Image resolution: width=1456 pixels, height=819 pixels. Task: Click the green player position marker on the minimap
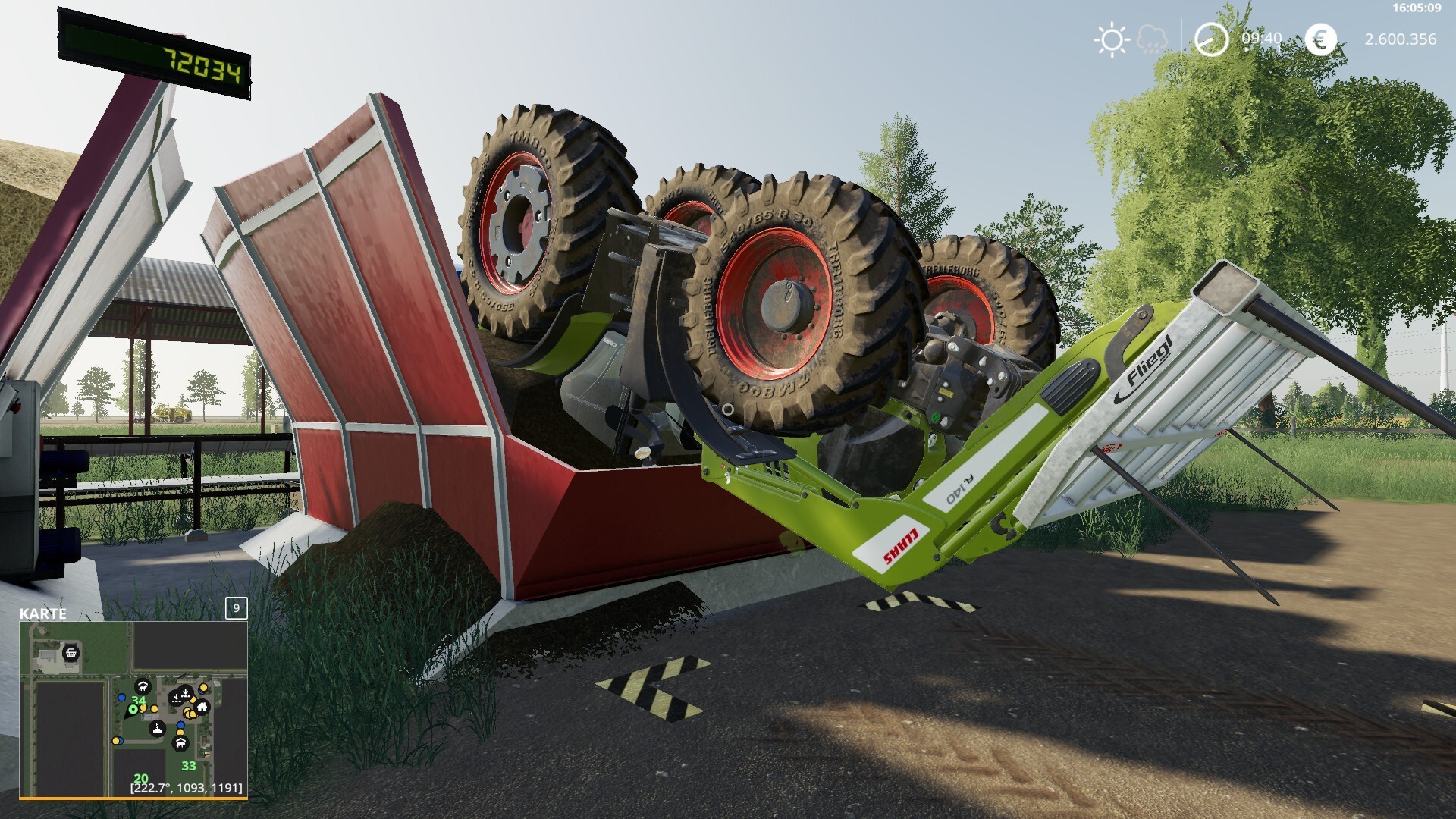(x=133, y=709)
